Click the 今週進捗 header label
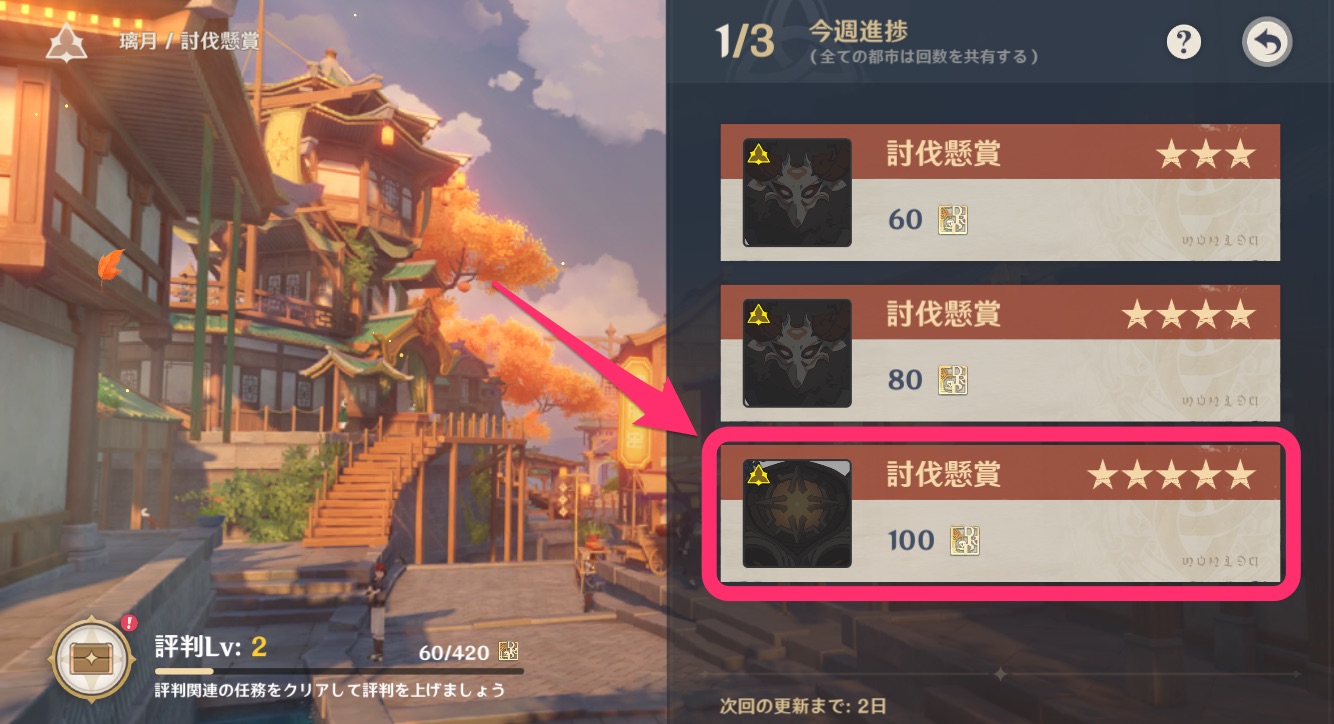Image resolution: width=1334 pixels, height=724 pixels. (858, 31)
